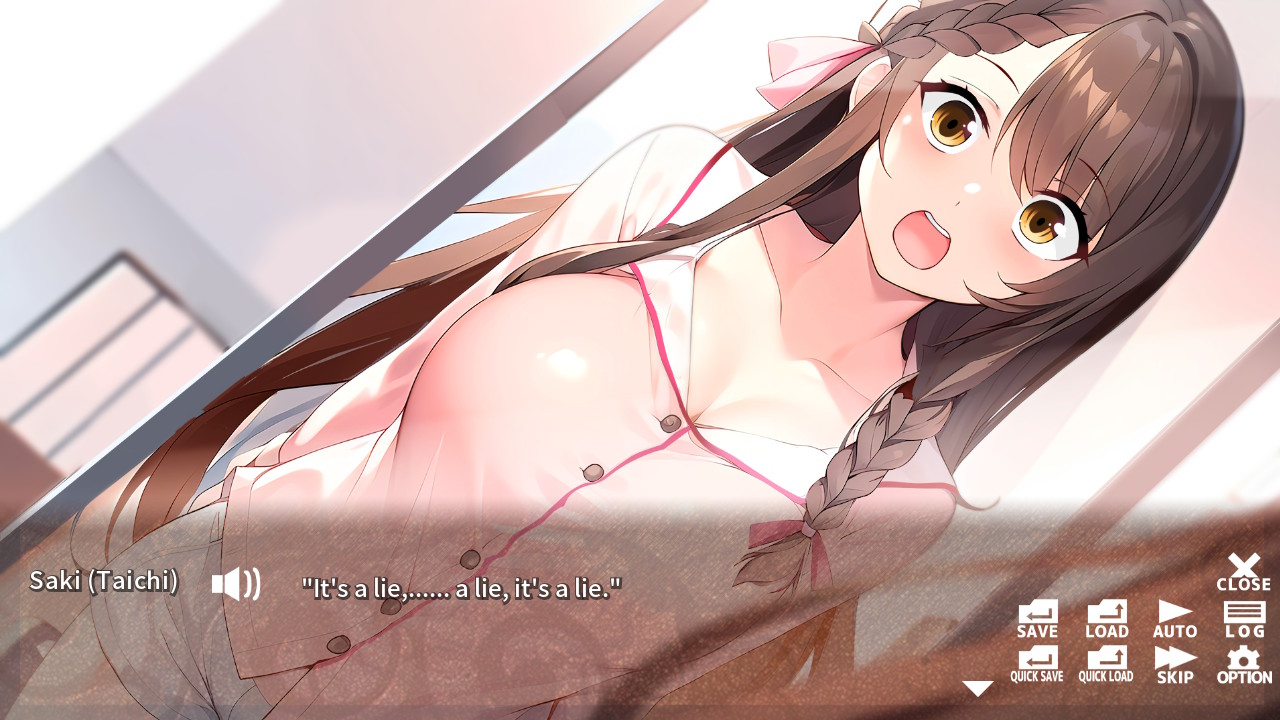1280x720 pixels.
Task: Click the dialogue line to continue the story
Action: click(460, 587)
